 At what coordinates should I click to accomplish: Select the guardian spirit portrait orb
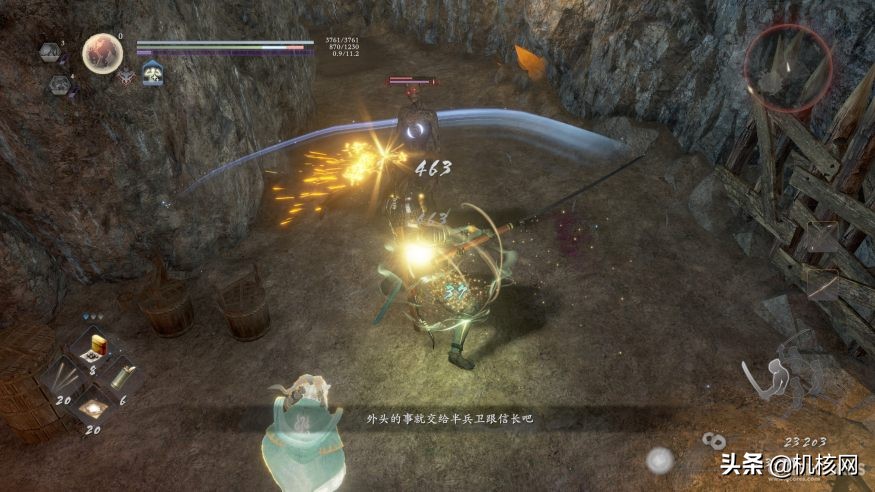pyautogui.click(x=102, y=52)
